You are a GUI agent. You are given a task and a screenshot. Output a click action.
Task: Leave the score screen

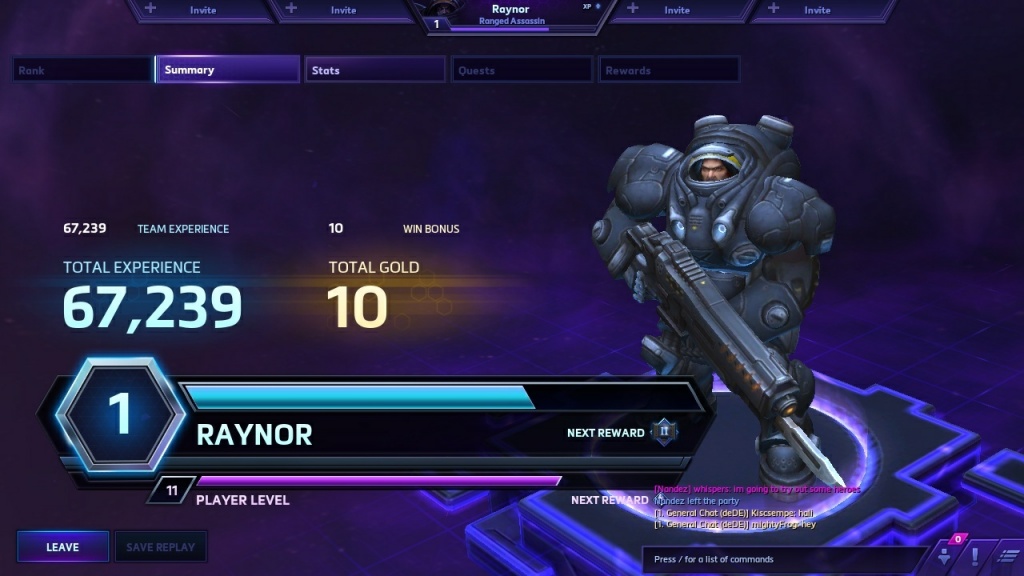tap(62, 547)
